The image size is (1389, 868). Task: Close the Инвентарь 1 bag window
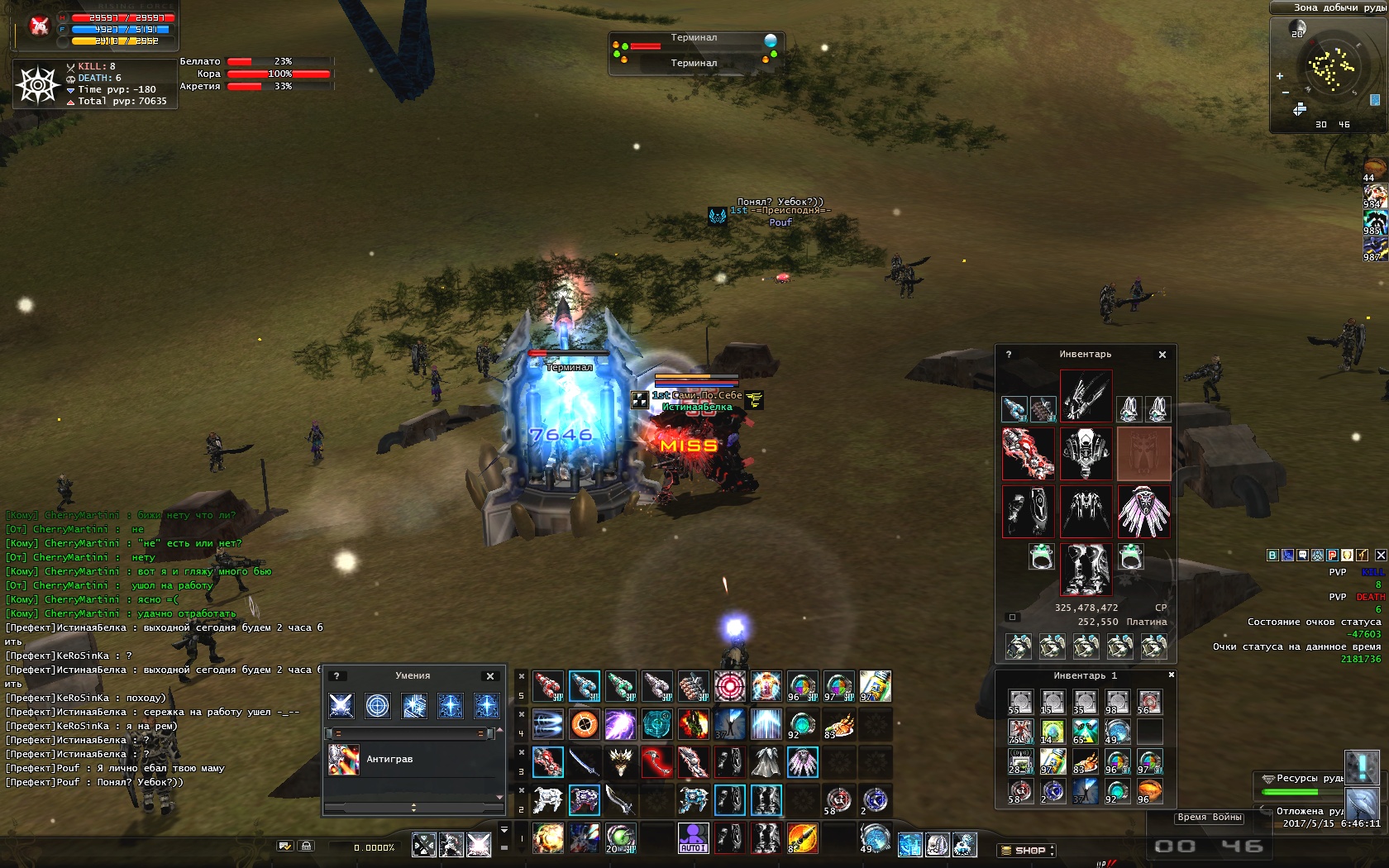tap(1171, 675)
